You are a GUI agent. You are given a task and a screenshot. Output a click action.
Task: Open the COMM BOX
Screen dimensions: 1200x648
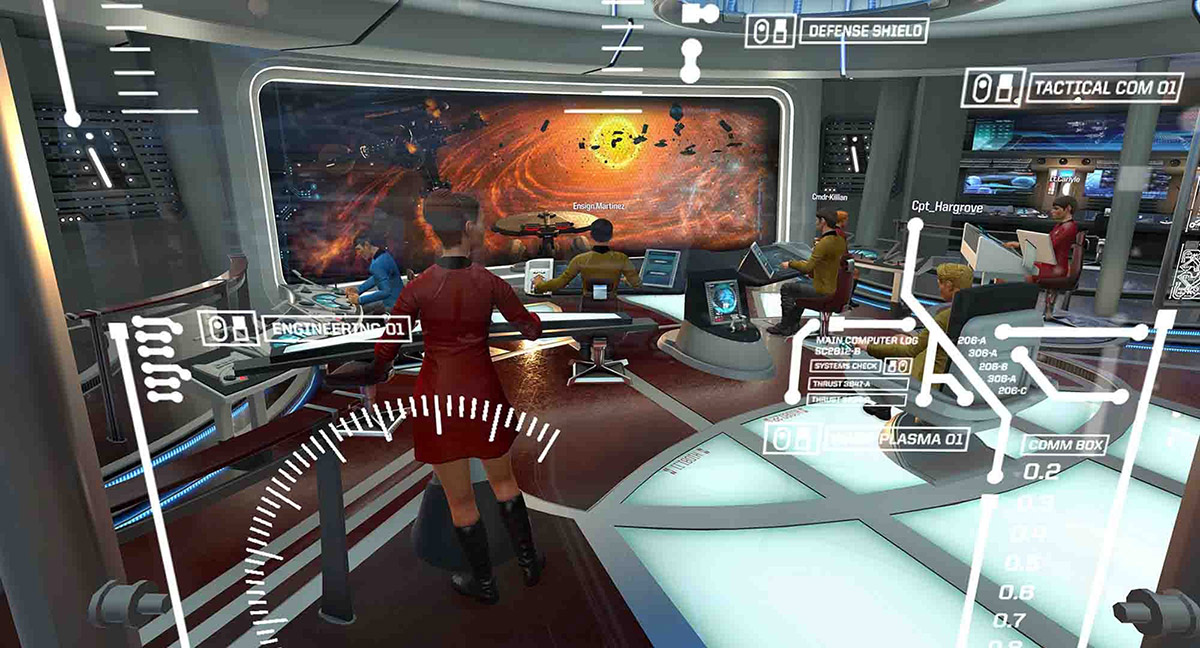1056,446
